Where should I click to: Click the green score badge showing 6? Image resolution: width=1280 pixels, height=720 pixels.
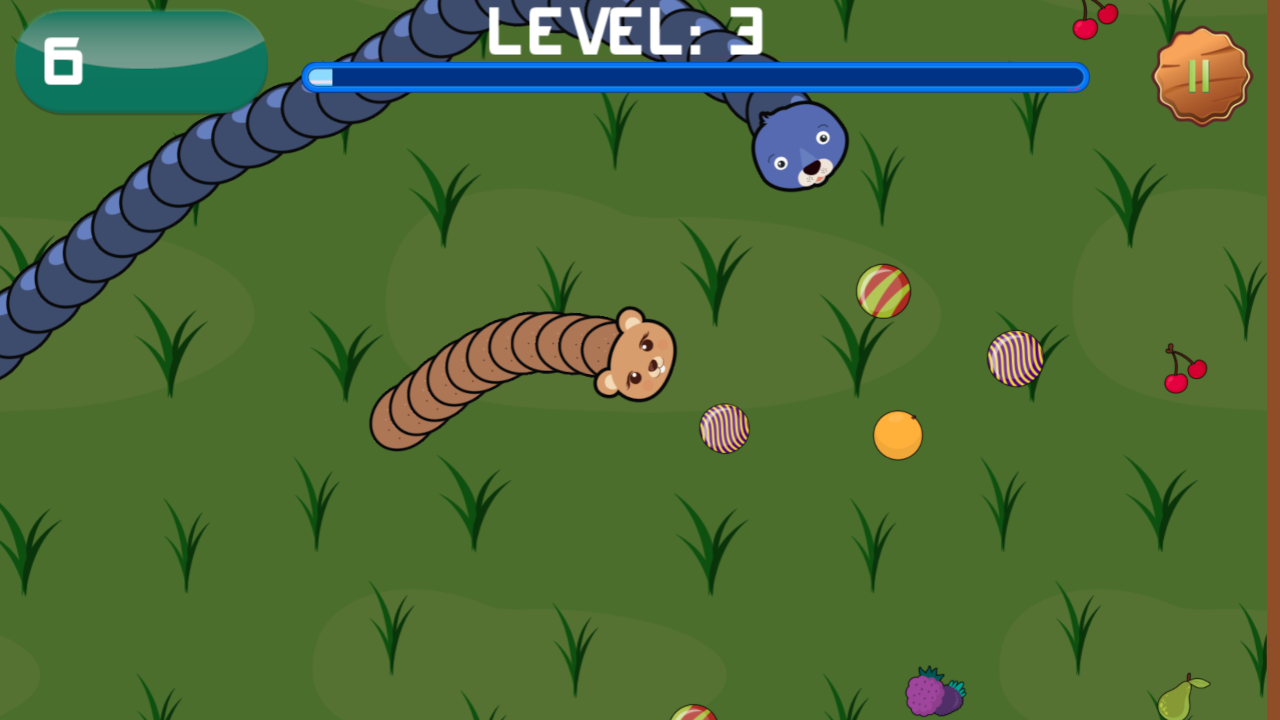[x=140, y=60]
